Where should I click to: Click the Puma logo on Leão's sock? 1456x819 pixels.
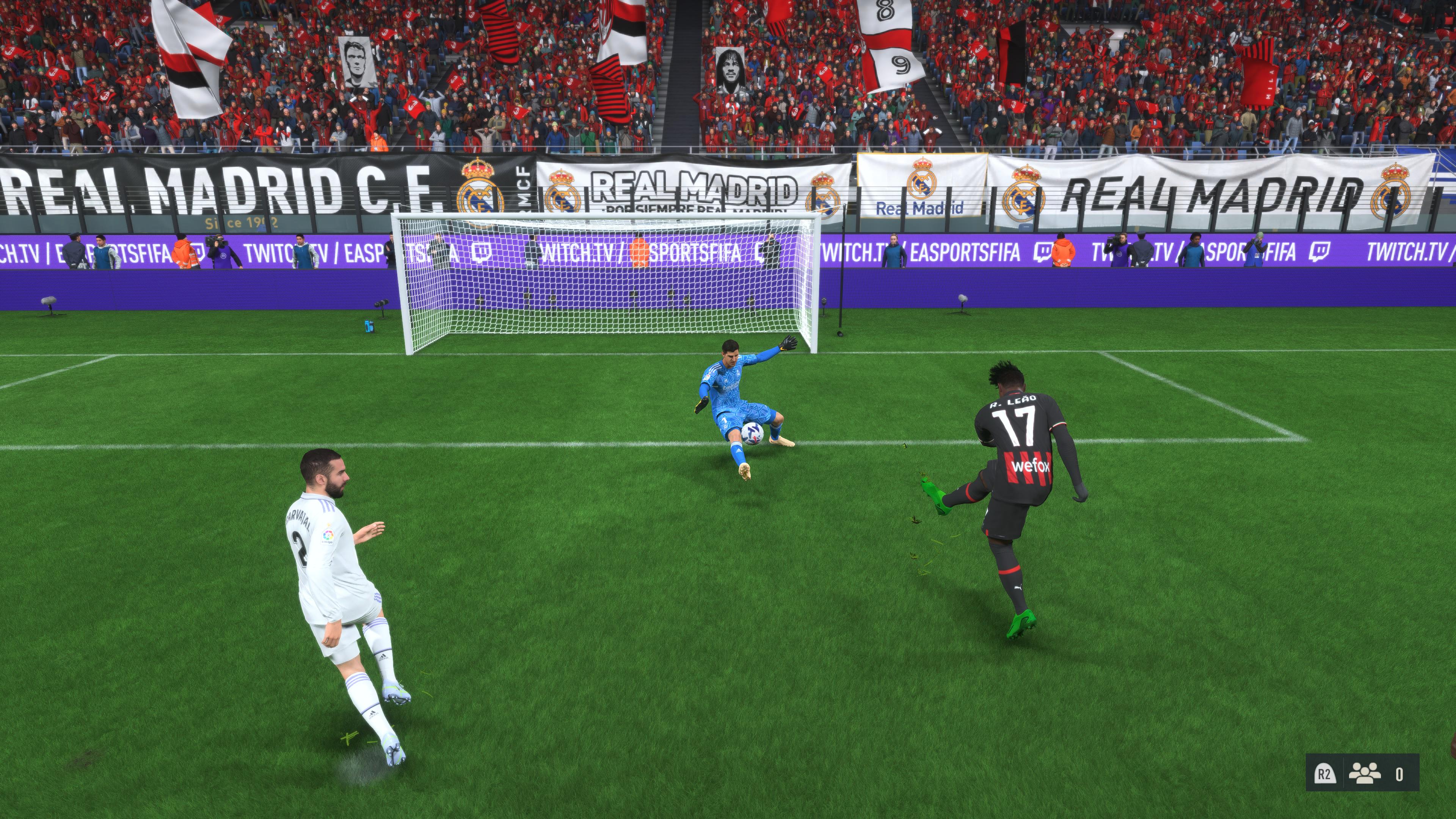1018,587
